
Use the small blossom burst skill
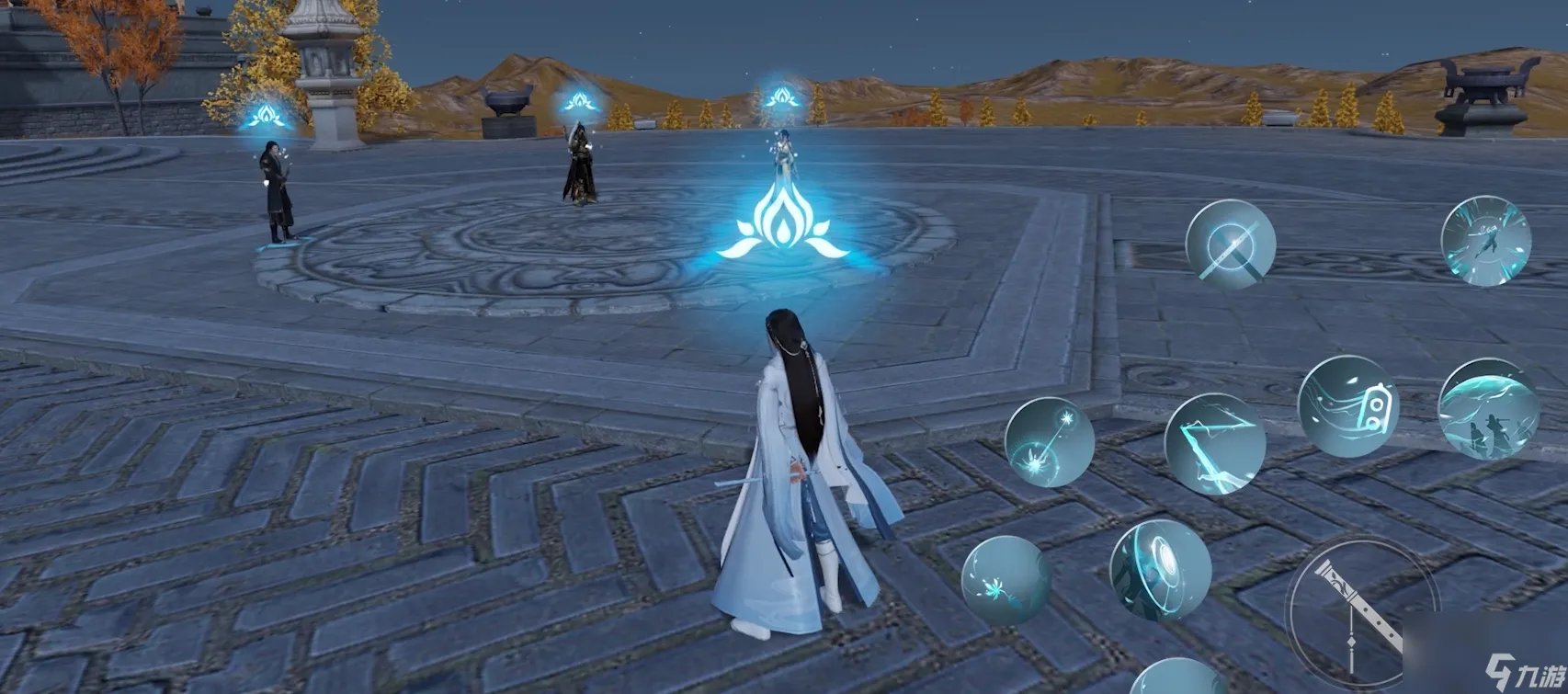1006,580
